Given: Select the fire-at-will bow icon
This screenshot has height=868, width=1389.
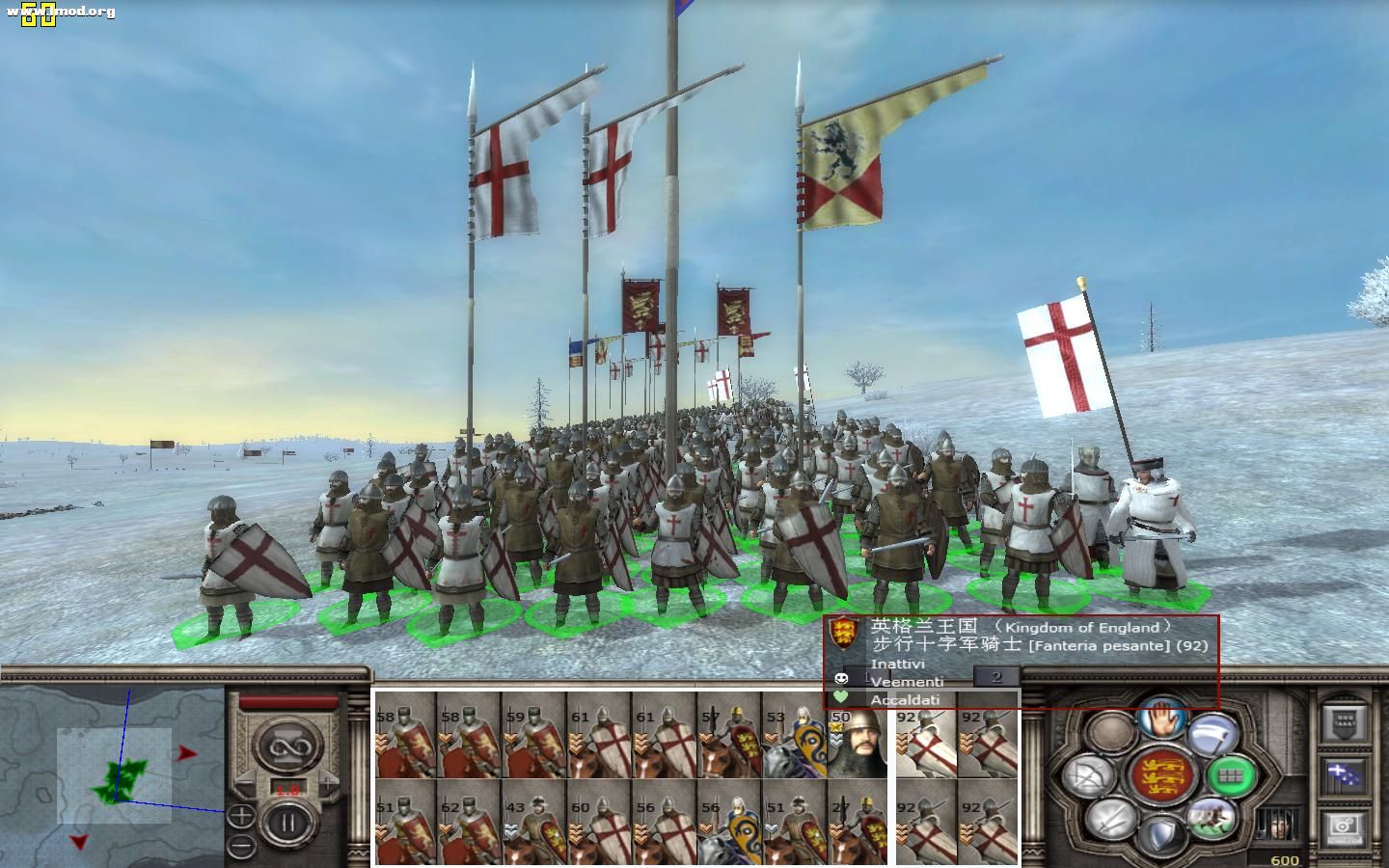Looking at the screenshot, I should (1089, 776).
